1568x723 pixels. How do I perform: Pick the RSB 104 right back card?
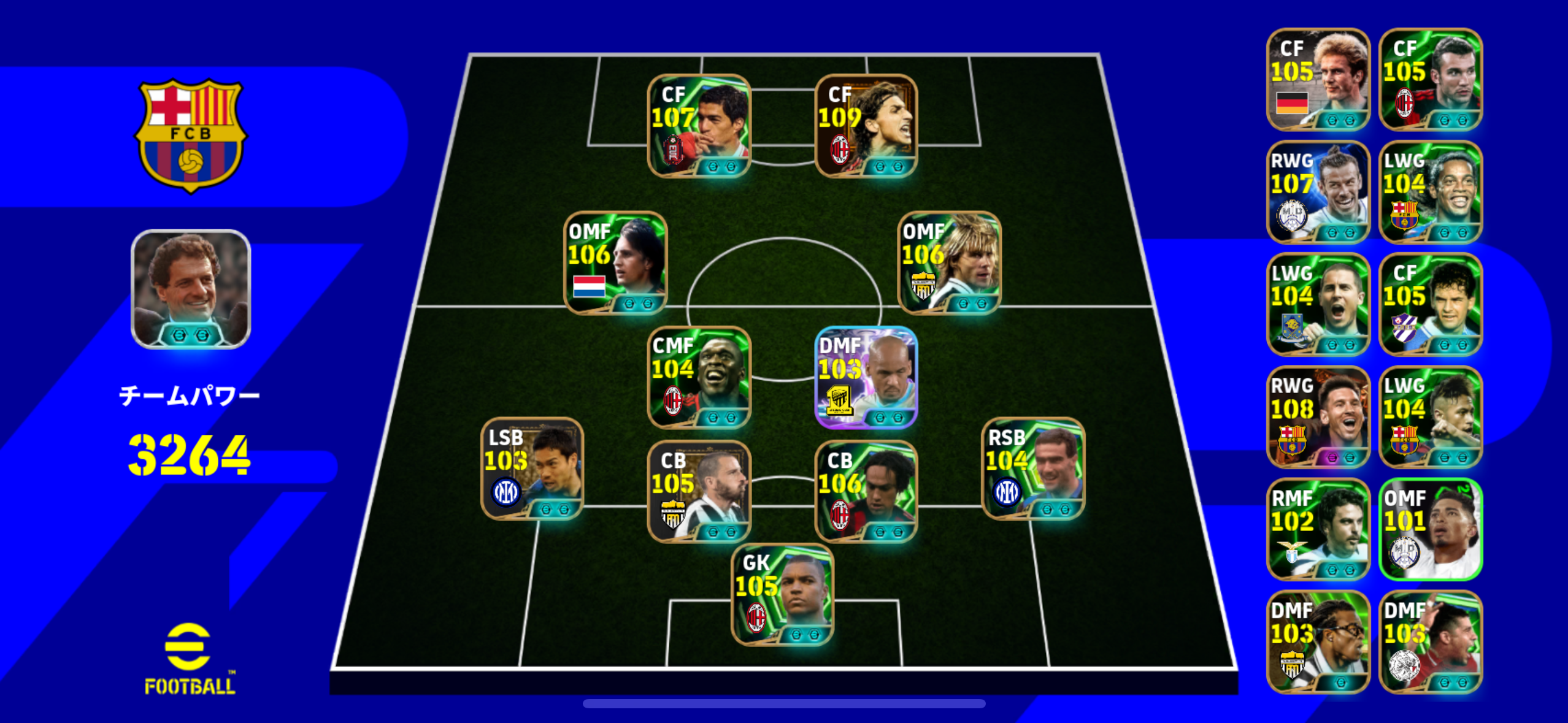pos(1033,469)
